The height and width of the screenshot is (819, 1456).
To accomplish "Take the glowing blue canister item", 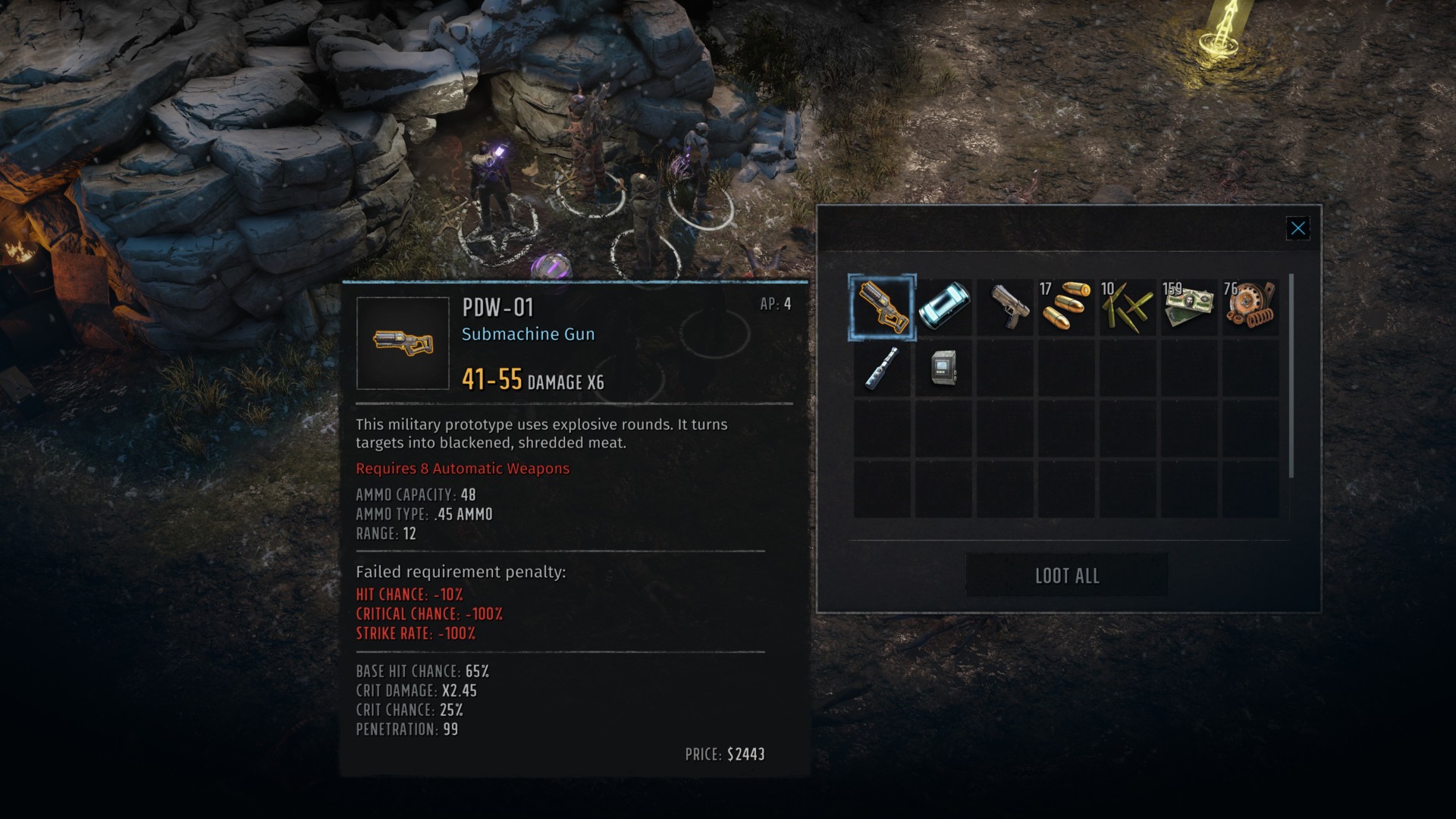I will pyautogui.click(x=943, y=307).
